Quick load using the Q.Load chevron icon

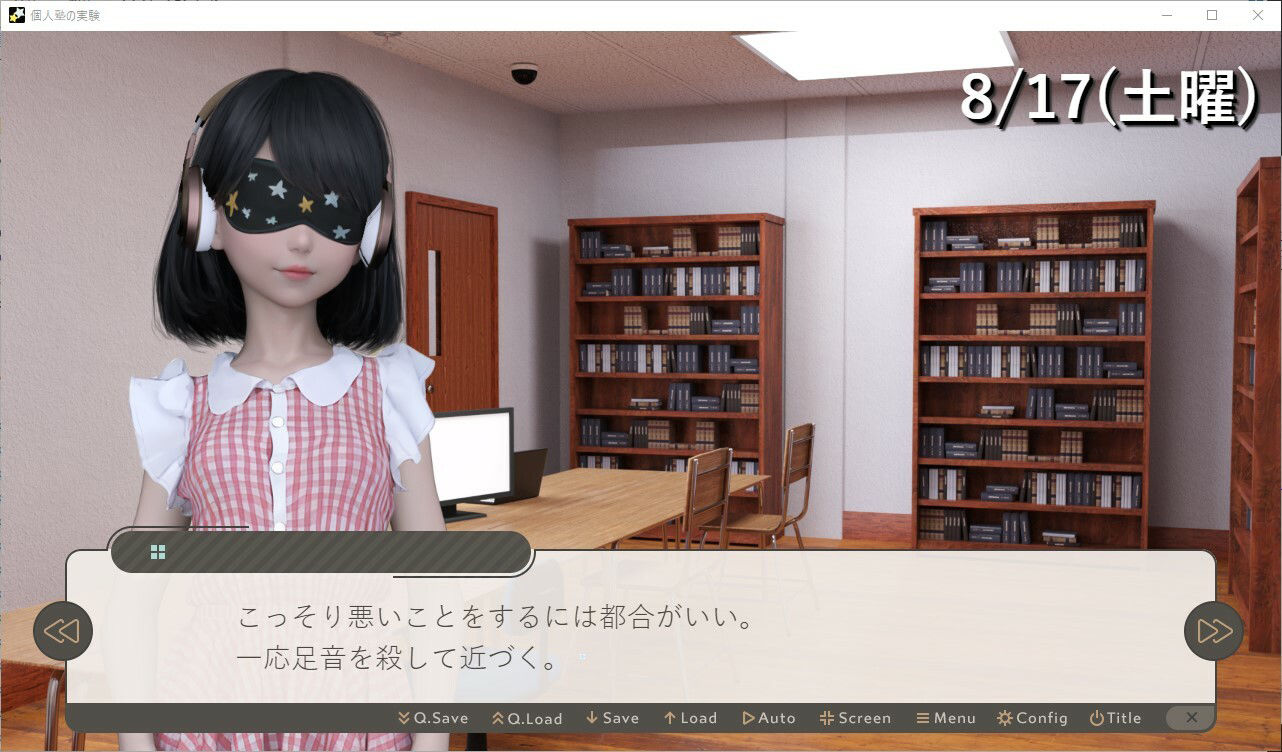(497, 717)
